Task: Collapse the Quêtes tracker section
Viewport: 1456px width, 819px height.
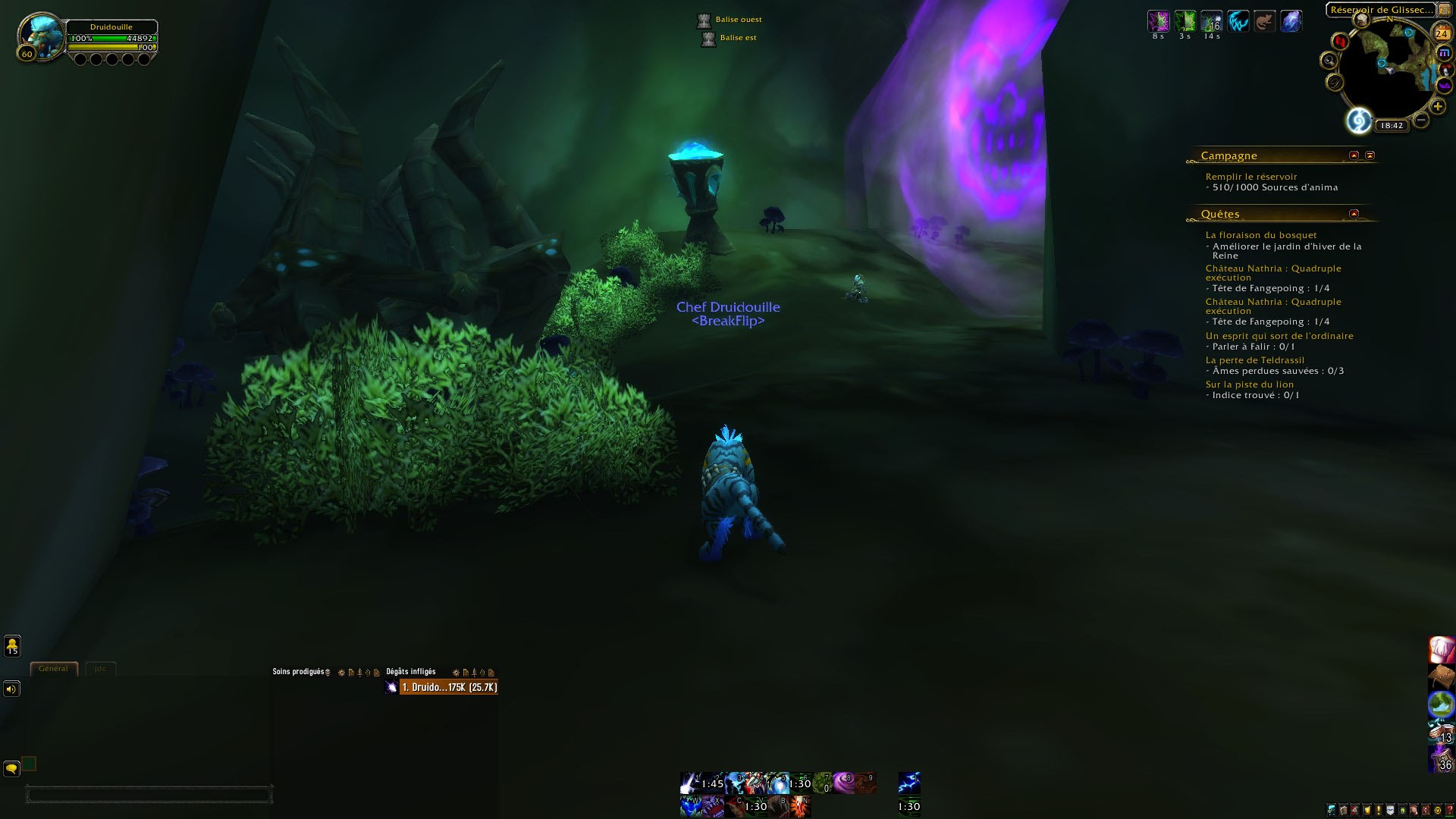Action: [x=1354, y=213]
